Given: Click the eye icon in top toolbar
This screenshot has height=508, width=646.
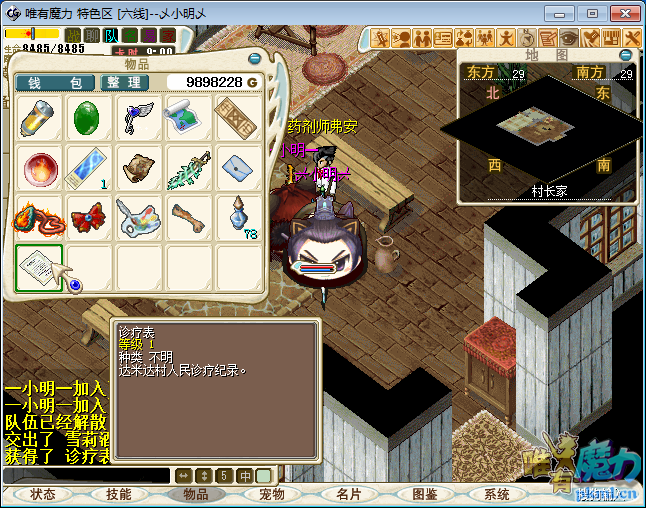Looking at the screenshot, I should [x=569, y=38].
